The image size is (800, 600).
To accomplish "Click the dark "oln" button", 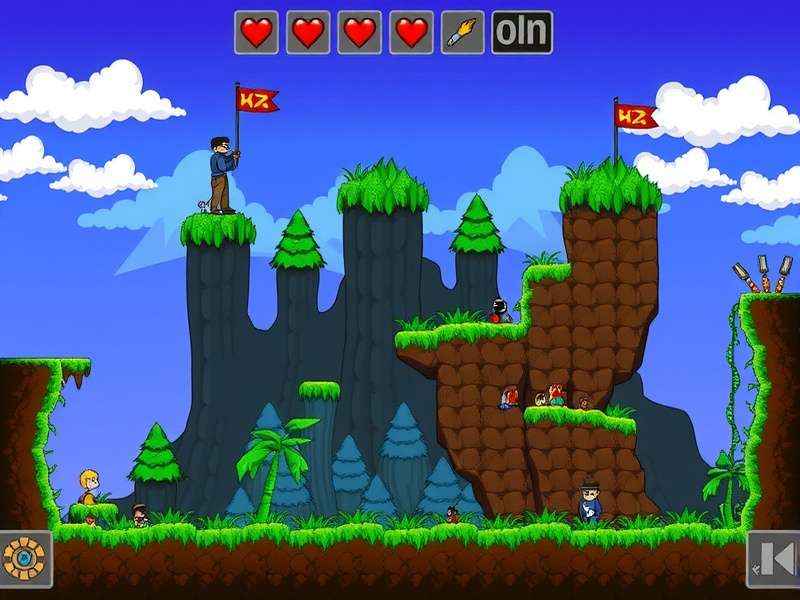I will click(x=521, y=32).
